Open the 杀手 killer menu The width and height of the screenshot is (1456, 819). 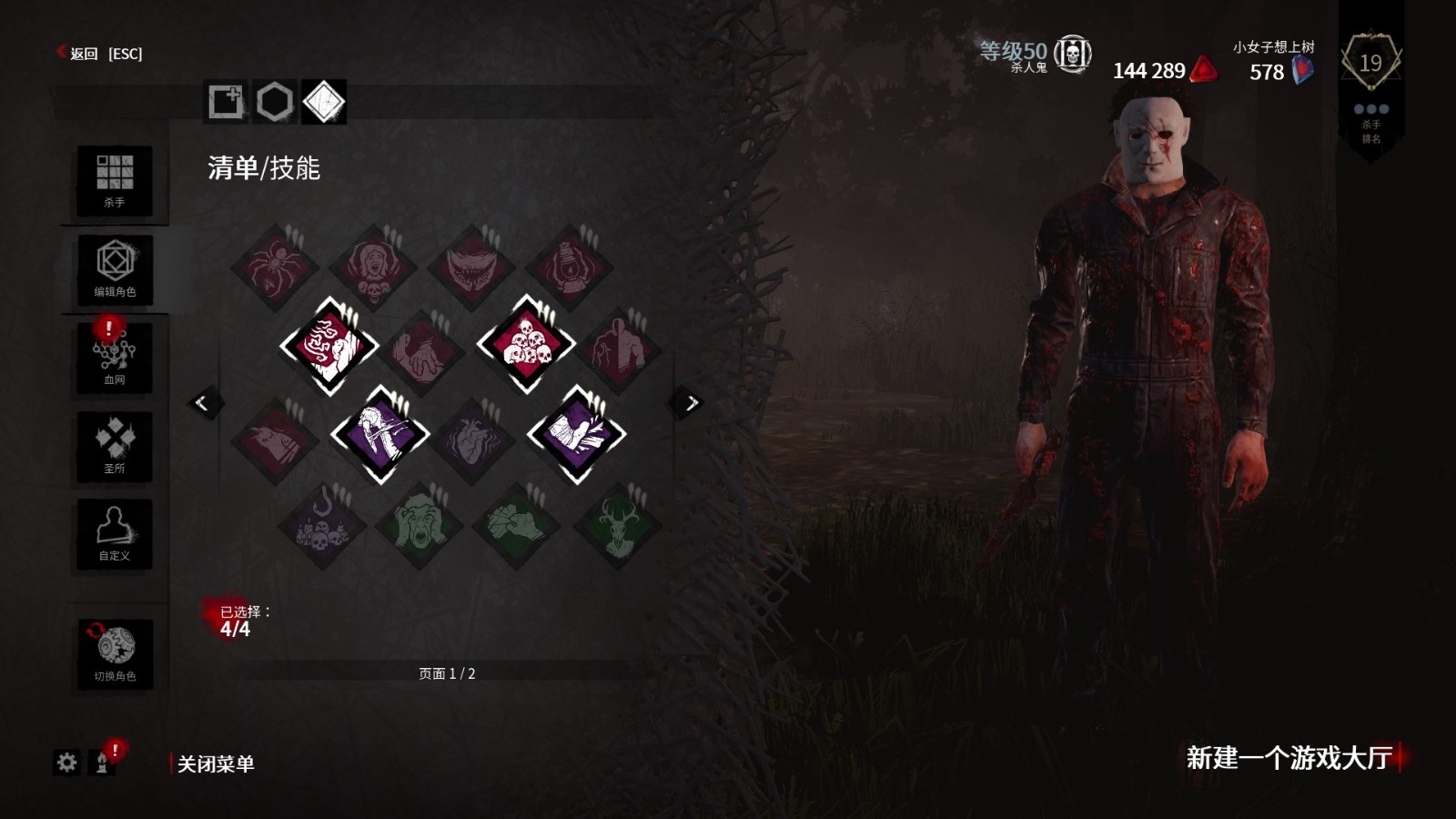point(115,180)
